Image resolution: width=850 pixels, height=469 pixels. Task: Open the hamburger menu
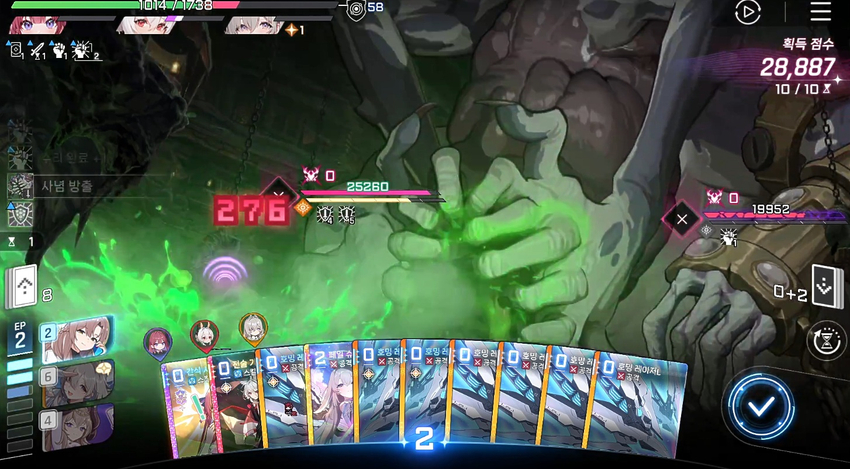[x=820, y=12]
